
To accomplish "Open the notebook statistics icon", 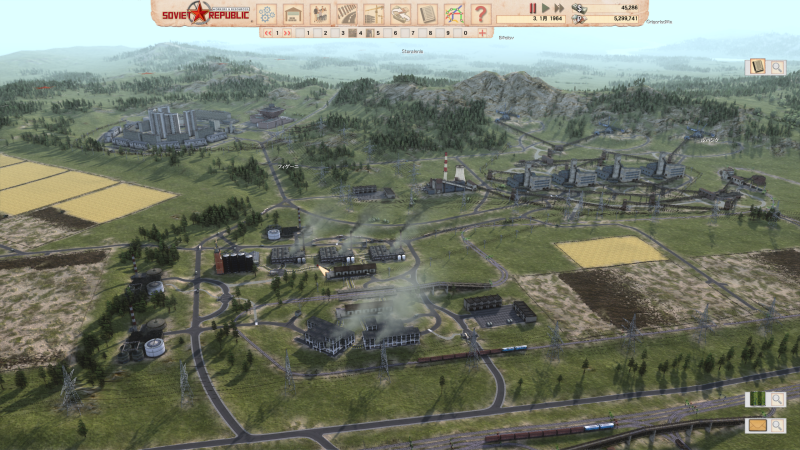I will click(428, 13).
